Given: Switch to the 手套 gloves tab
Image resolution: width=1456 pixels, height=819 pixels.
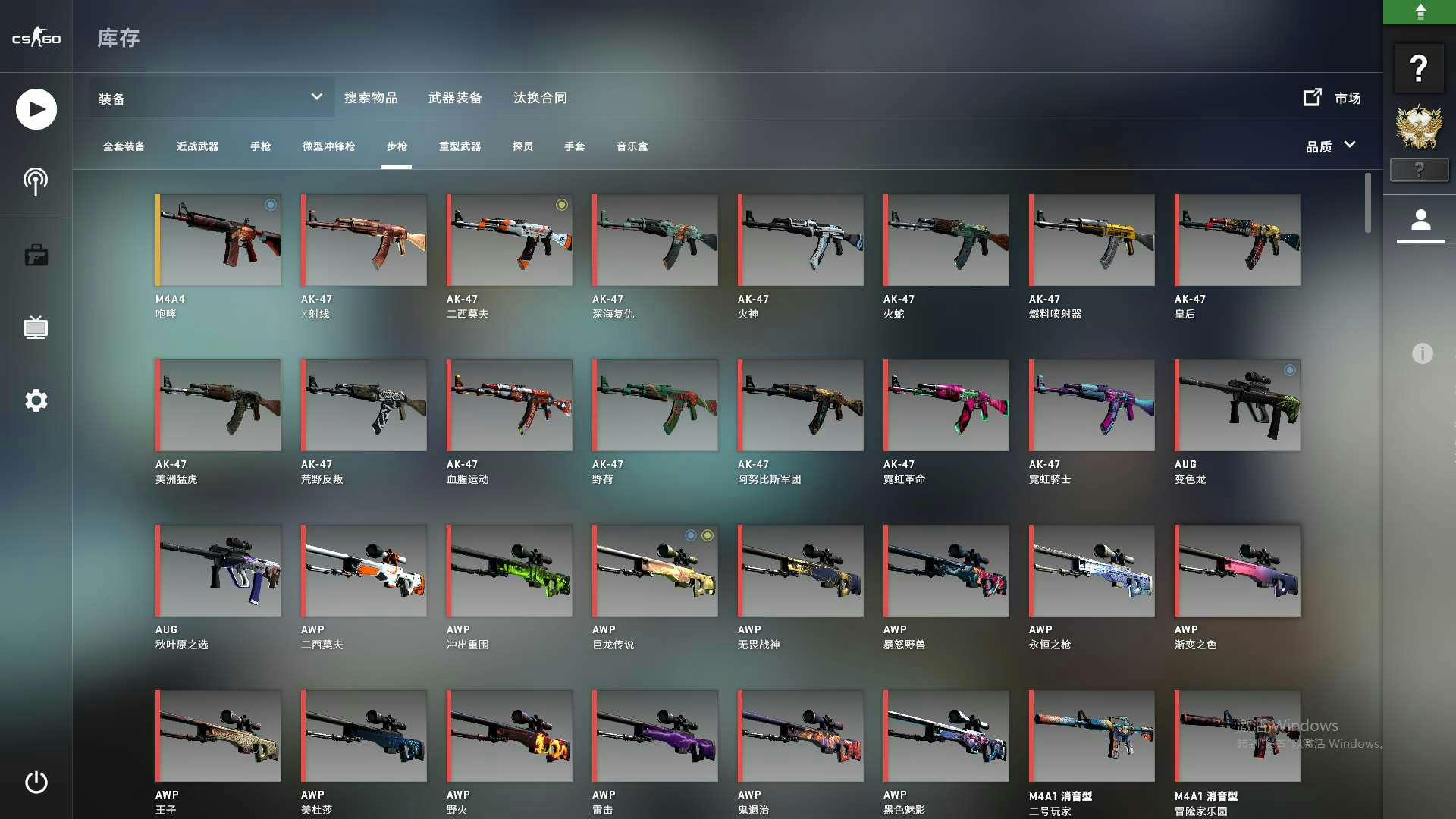Looking at the screenshot, I should (575, 146).
